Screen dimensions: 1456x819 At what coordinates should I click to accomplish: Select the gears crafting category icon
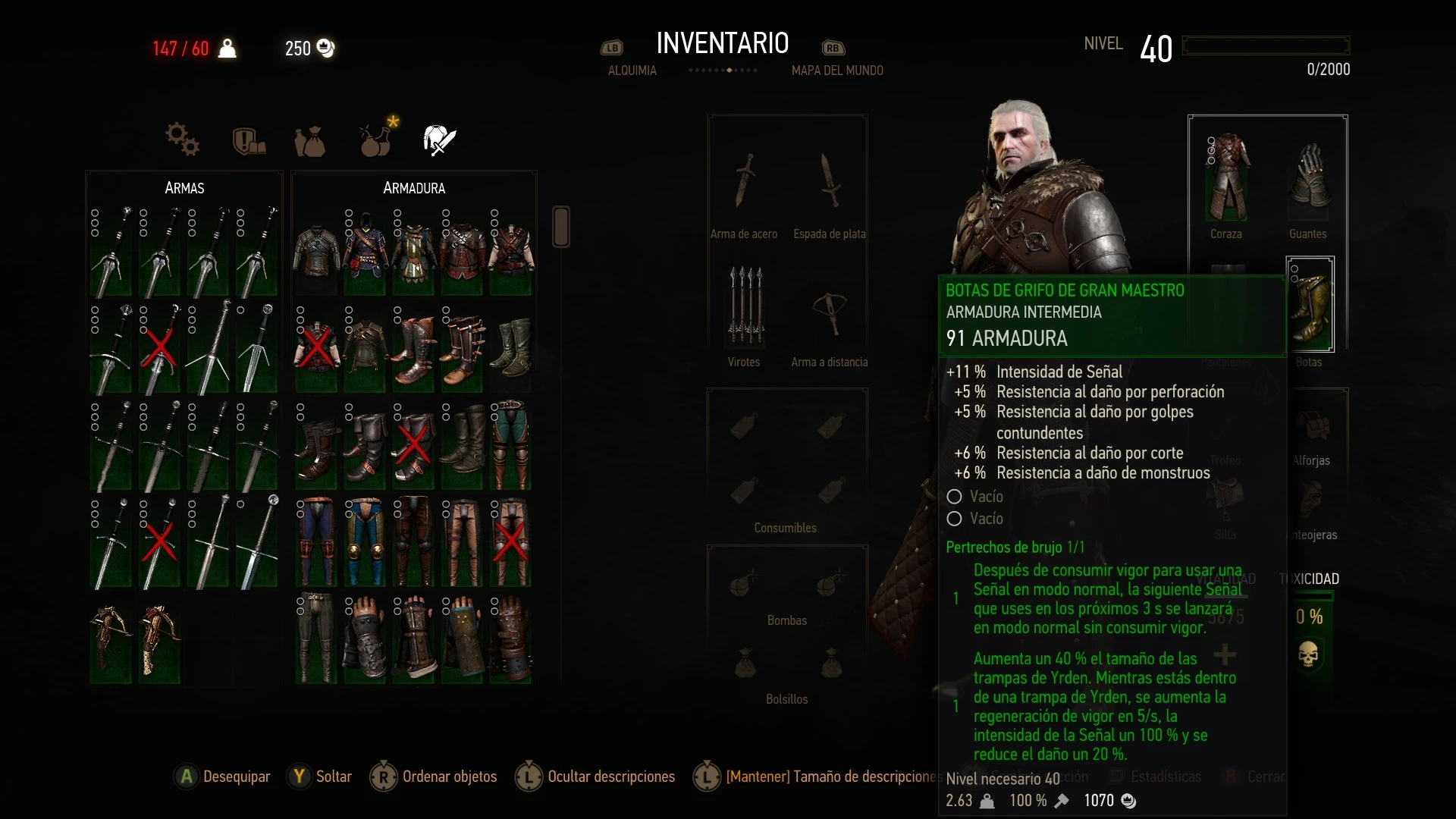181,140
